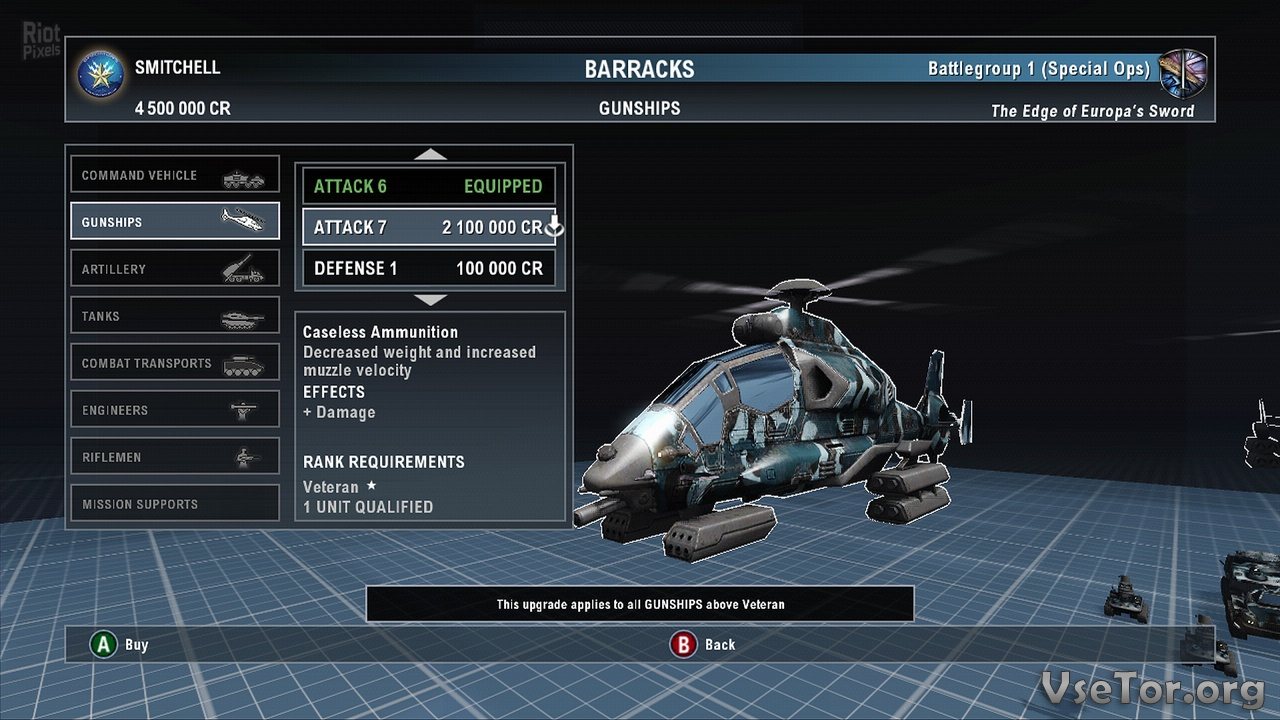This screenshot has height=720, width=1280.
Task: Switch to the Artillery category
Action: coord(175,269)
